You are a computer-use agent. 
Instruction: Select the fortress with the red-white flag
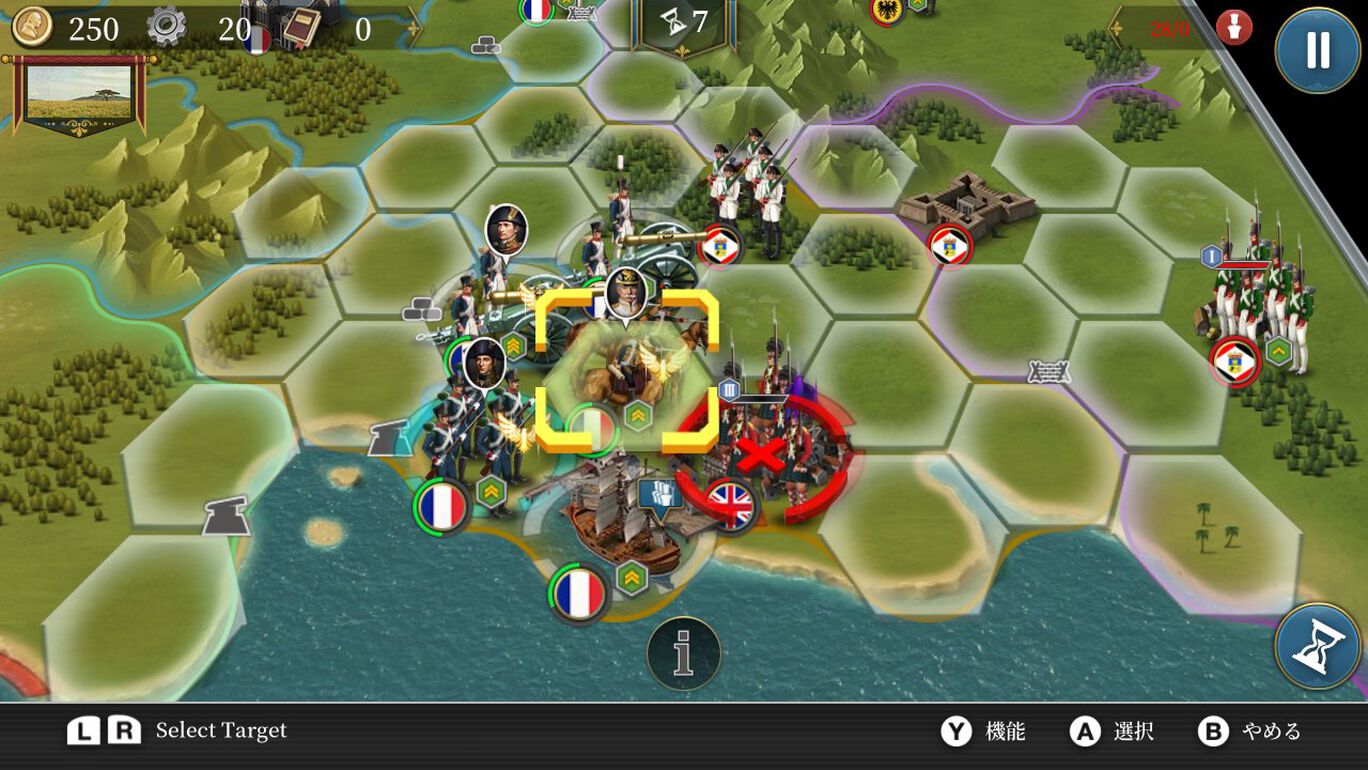coord(964,204)
